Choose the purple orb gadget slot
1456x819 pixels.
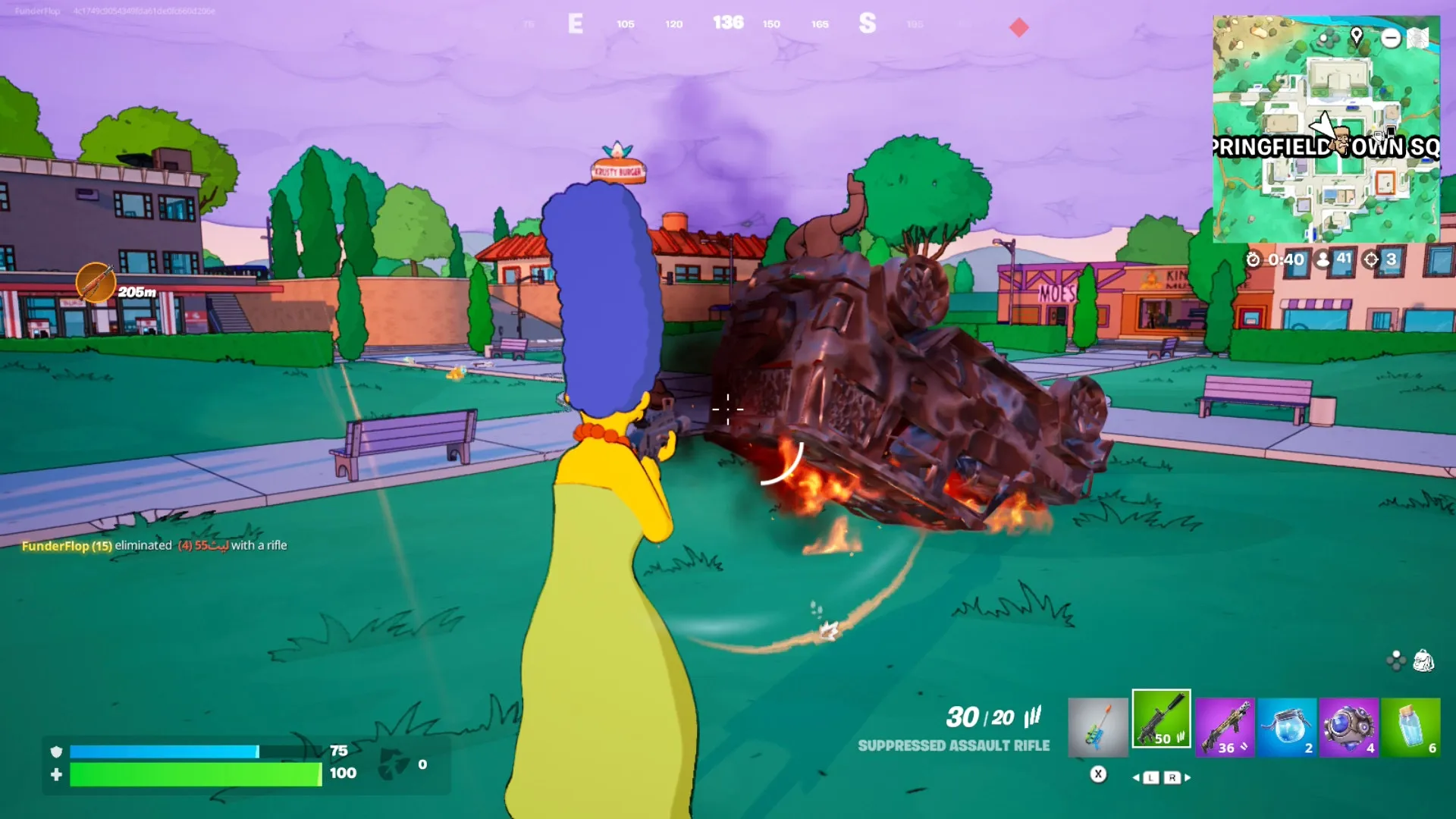coord(1348,727)
